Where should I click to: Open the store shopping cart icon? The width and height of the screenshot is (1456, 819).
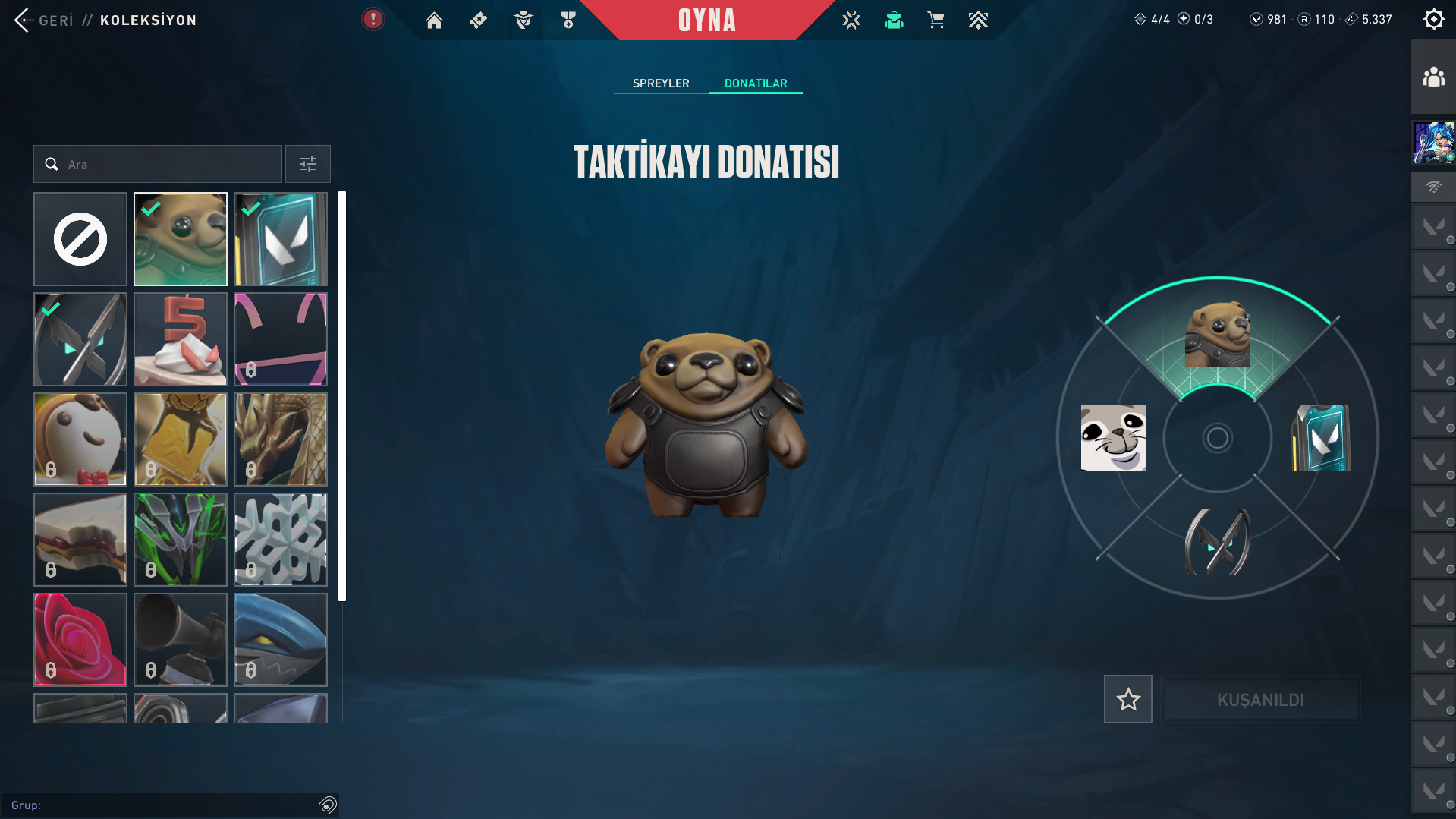(x=936, y=20)
